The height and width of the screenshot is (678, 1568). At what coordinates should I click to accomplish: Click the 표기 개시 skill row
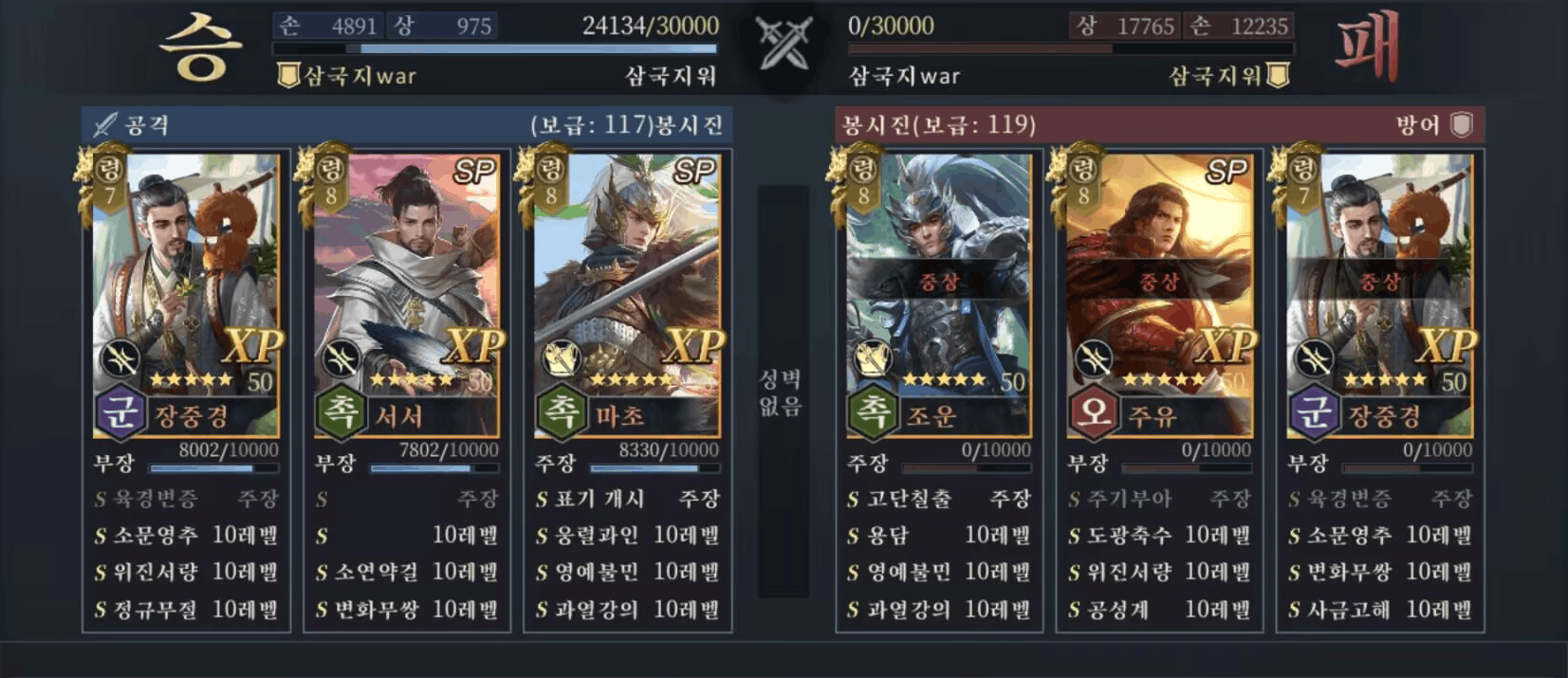[x=626, y=500]
